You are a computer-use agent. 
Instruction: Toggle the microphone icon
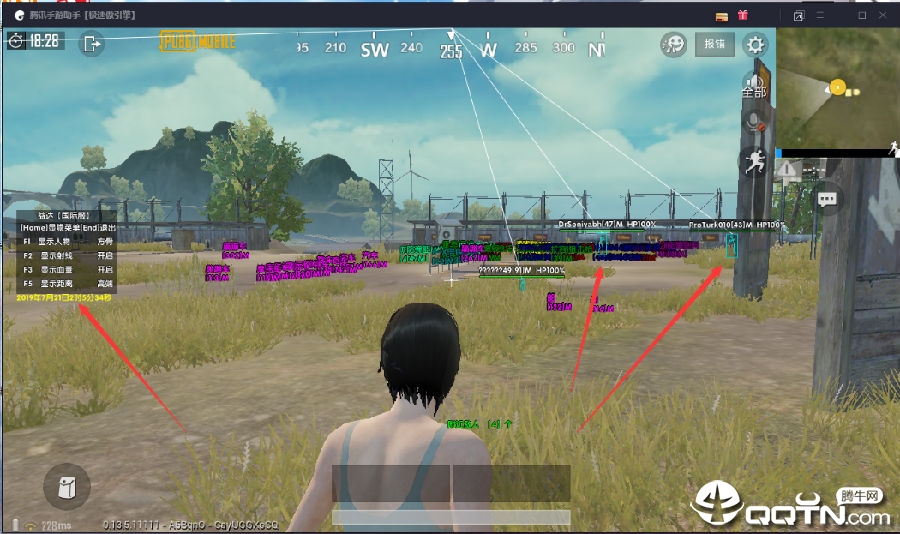tap(755, 122)
